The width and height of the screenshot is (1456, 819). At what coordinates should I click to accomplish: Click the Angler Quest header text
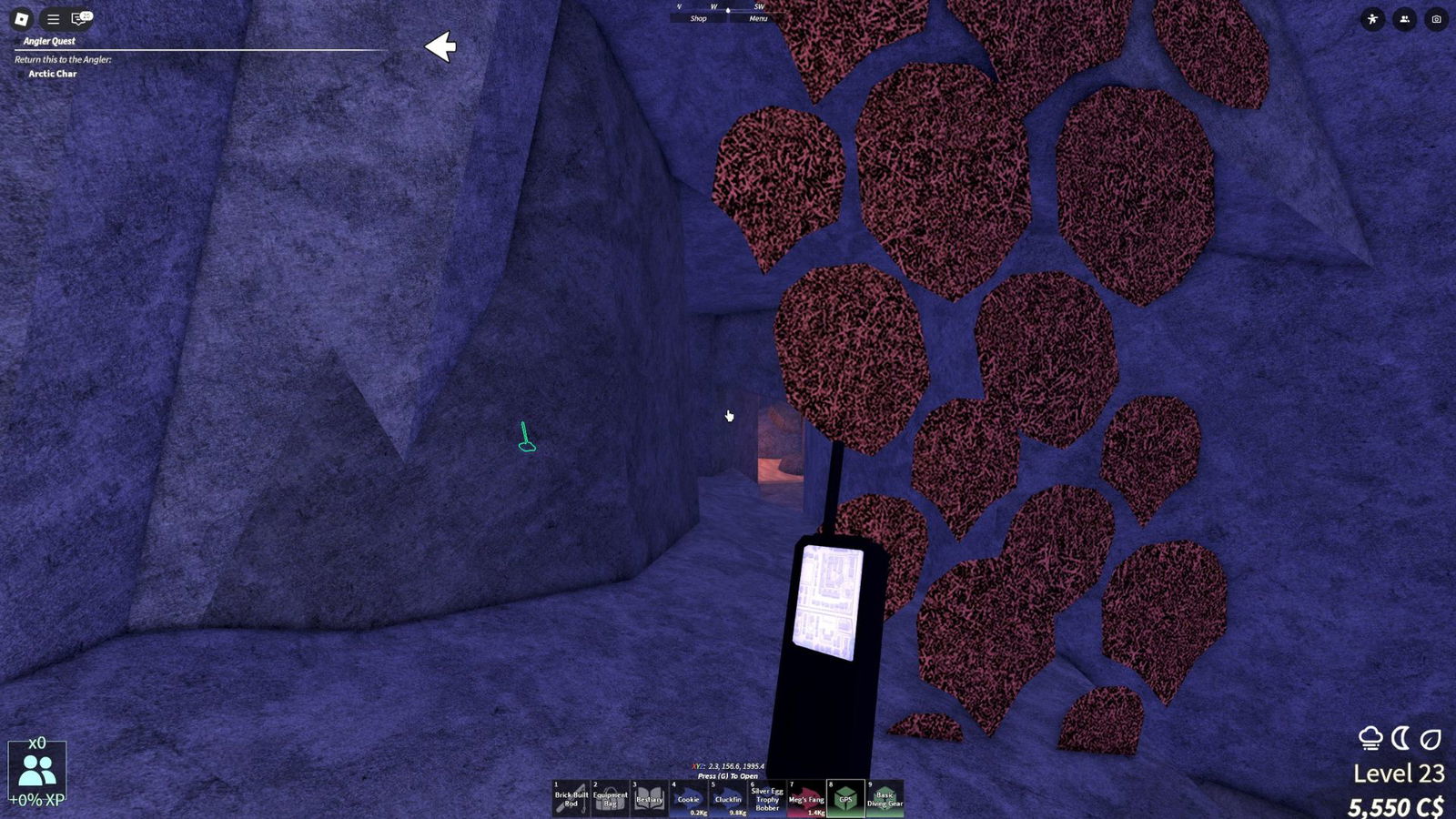pos(51,41)
